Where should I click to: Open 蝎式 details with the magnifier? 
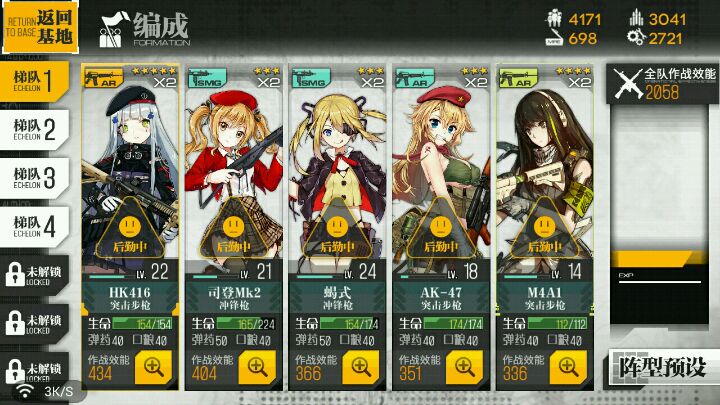362,366
